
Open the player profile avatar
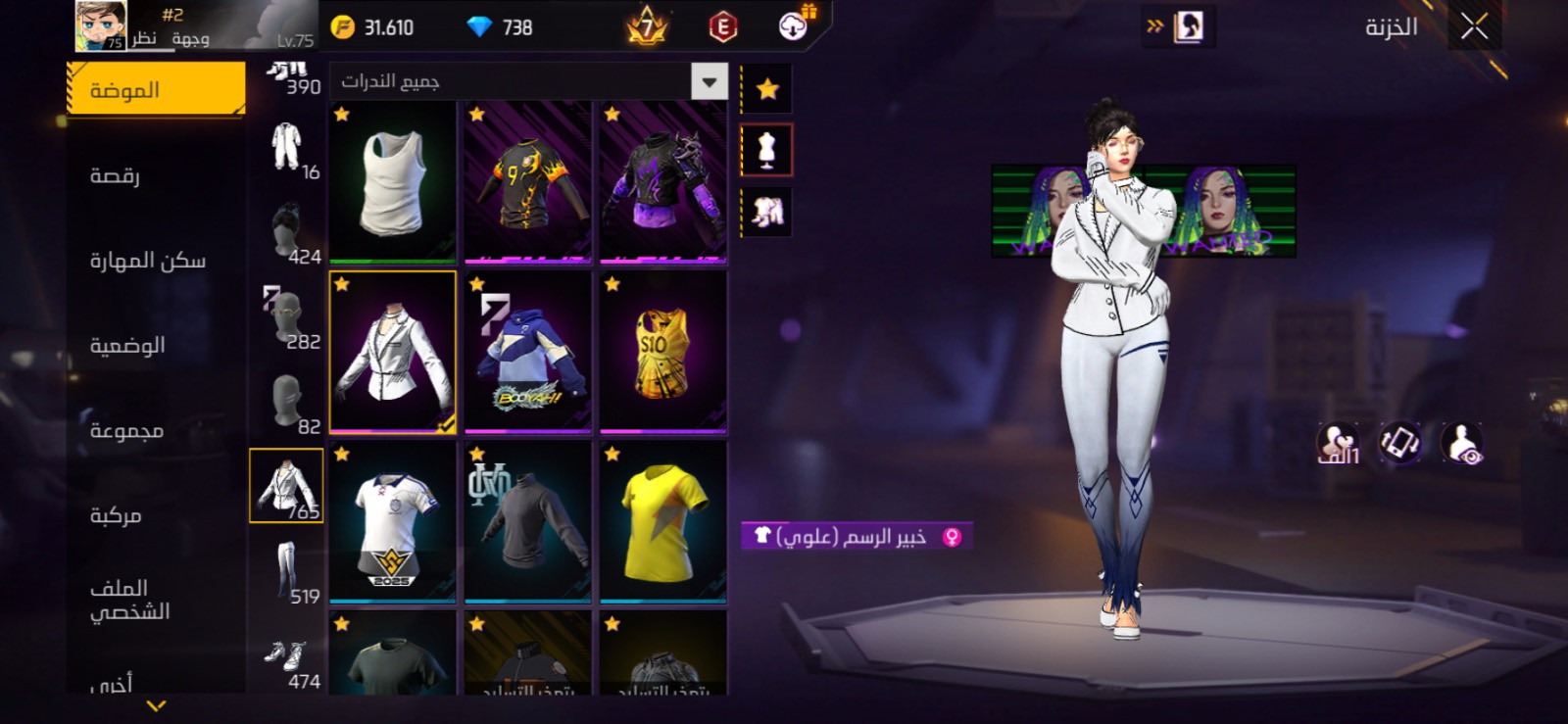pyautogui.click(x=101, y=26)
